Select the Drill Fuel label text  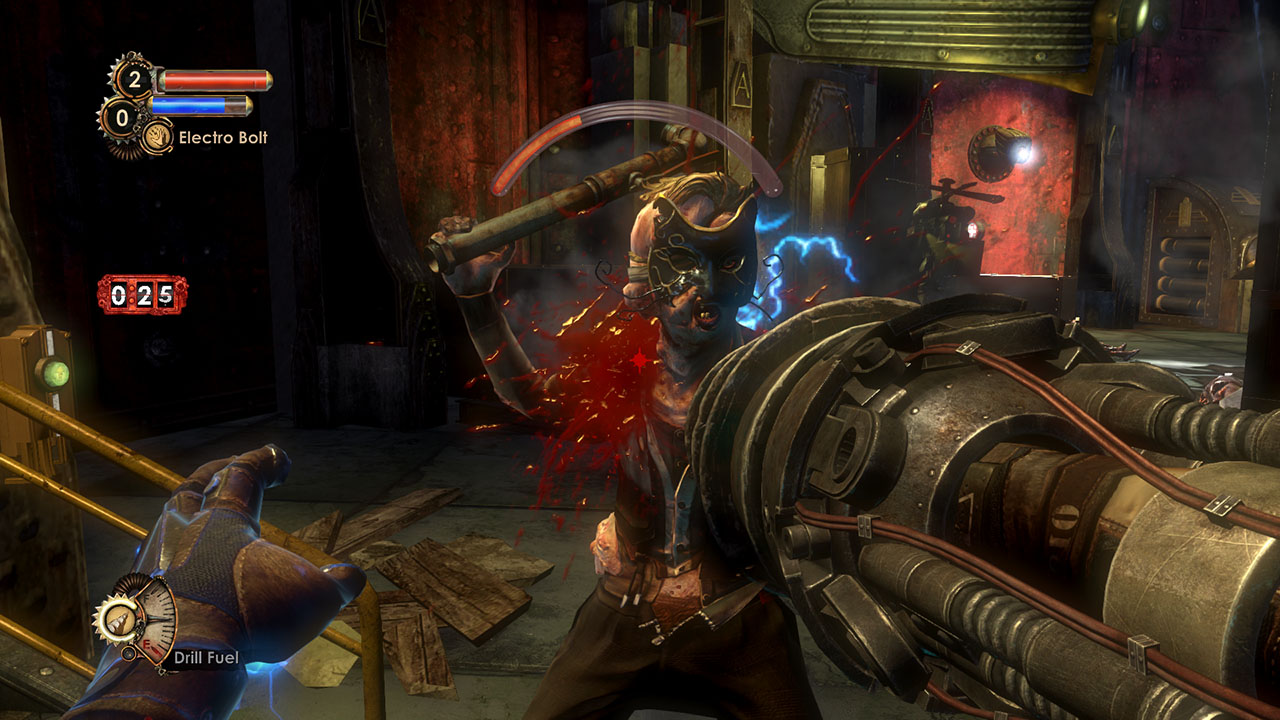[207, 657]
